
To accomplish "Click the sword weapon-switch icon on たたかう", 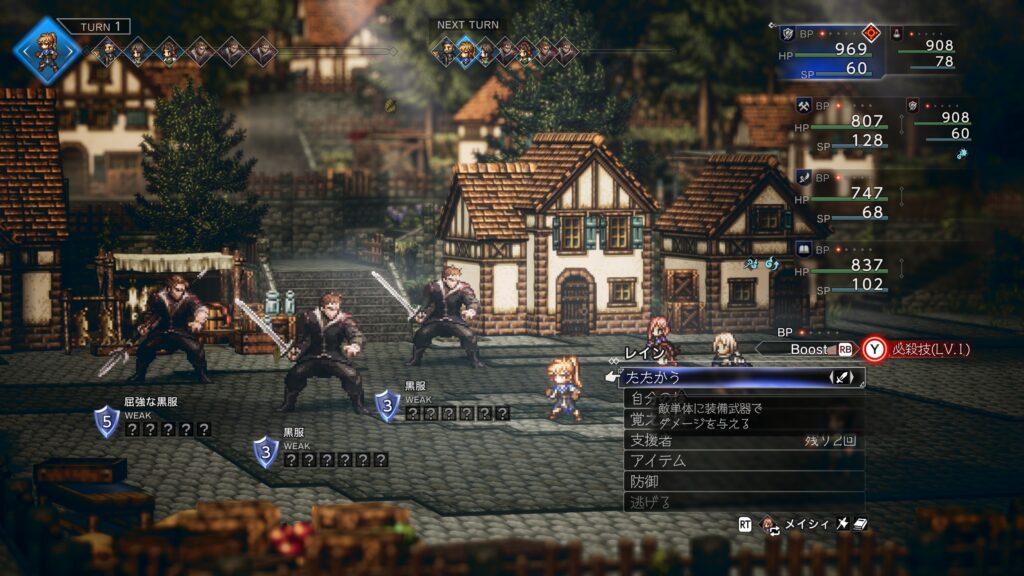I will [842, 378].
